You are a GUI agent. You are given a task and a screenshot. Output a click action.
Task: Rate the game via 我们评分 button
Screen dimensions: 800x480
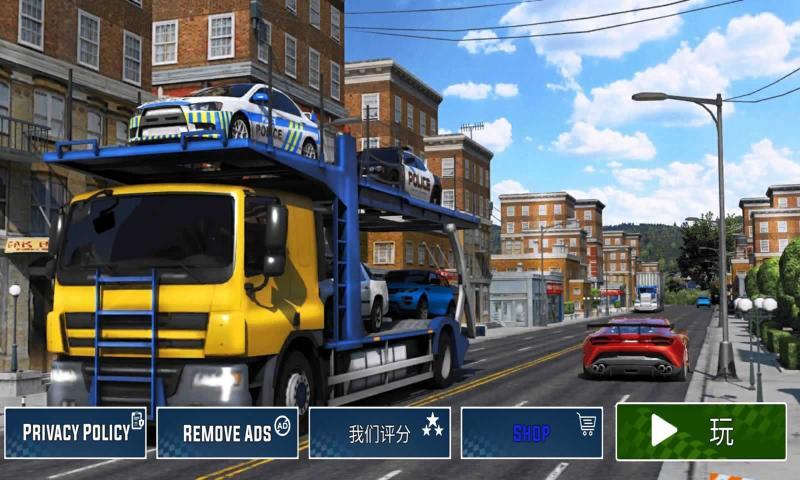379,432
